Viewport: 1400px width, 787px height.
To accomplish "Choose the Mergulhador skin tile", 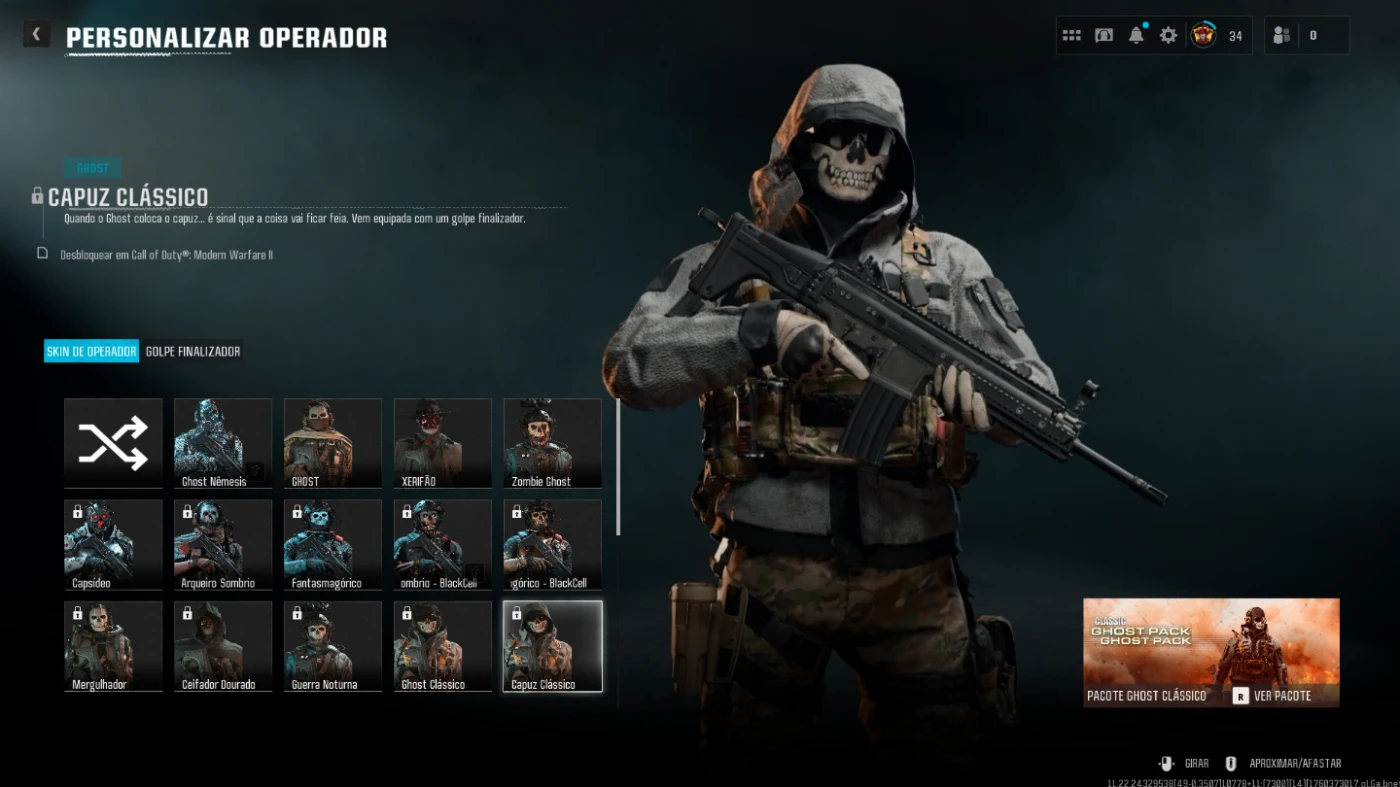I will point(113,646).
